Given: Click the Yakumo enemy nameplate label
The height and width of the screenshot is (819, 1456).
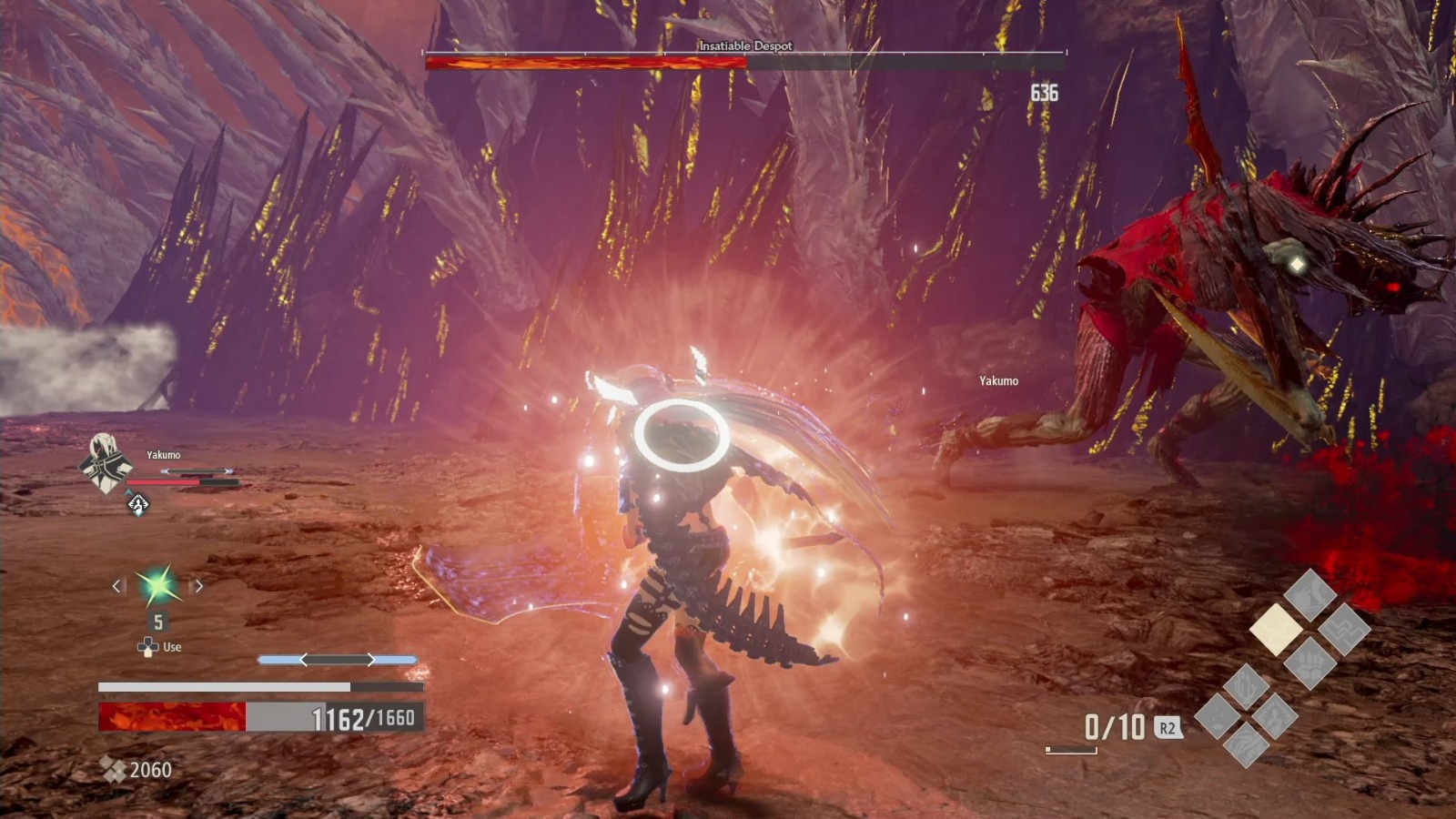Looking at the screenshot, I should 997,382.
